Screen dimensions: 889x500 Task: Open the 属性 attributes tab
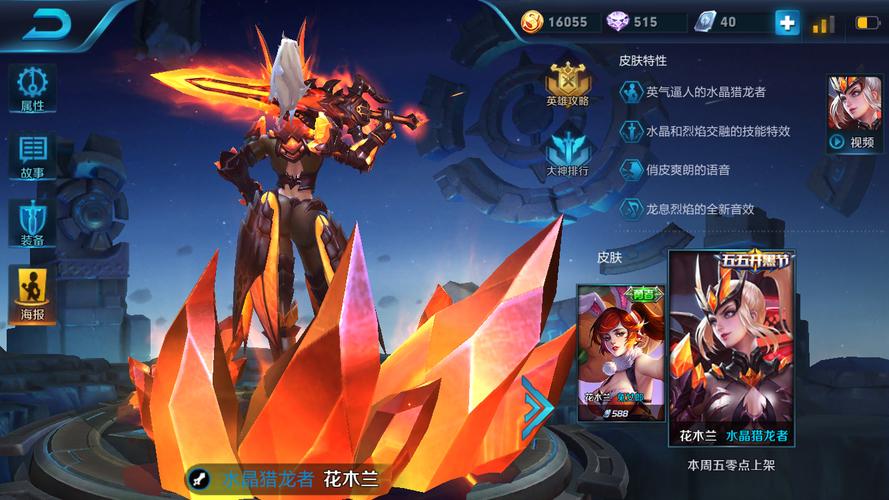point(32,88)
